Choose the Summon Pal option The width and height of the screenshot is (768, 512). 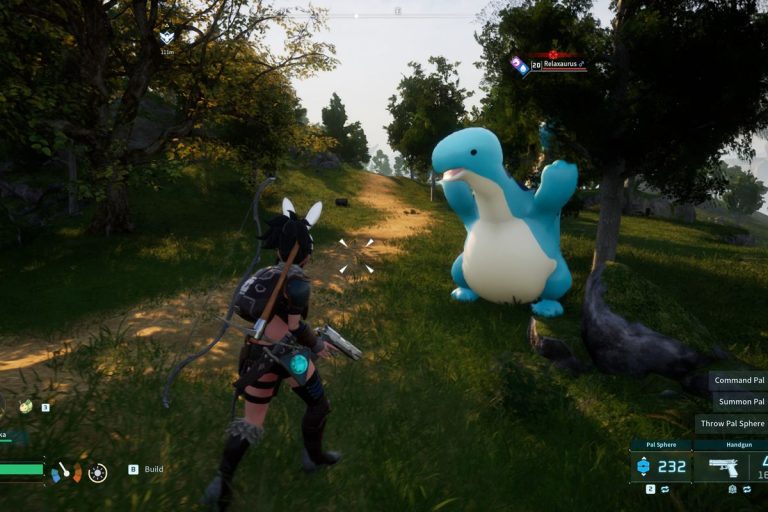740,401
